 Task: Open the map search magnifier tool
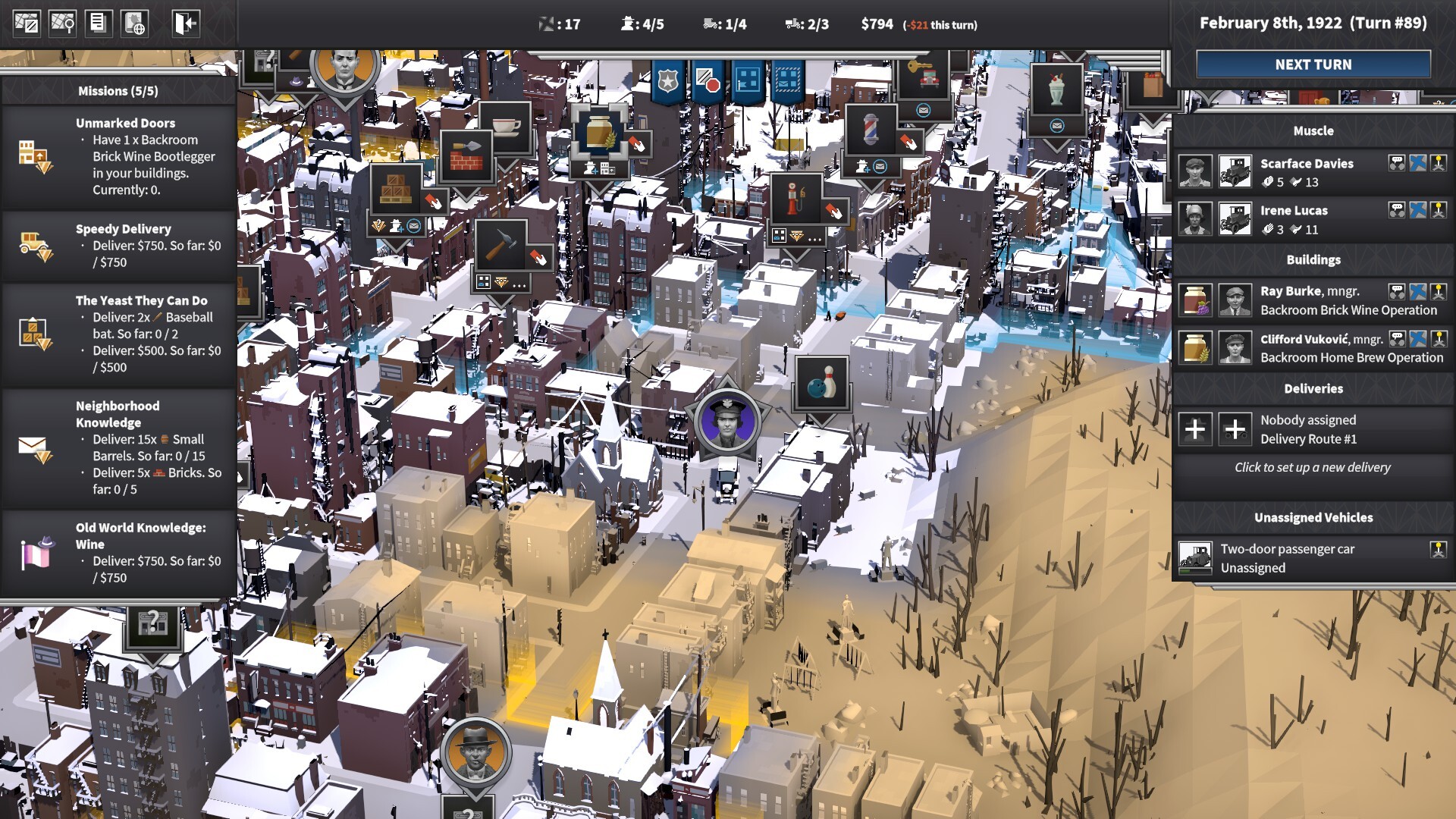(62, 24)
